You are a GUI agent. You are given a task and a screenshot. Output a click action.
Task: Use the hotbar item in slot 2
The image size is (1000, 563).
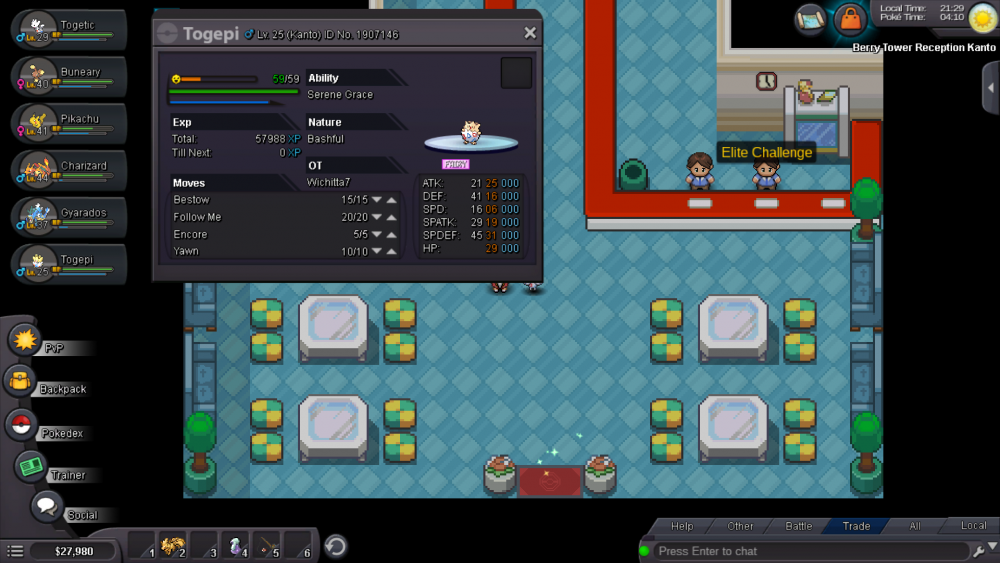coord(172,546)
